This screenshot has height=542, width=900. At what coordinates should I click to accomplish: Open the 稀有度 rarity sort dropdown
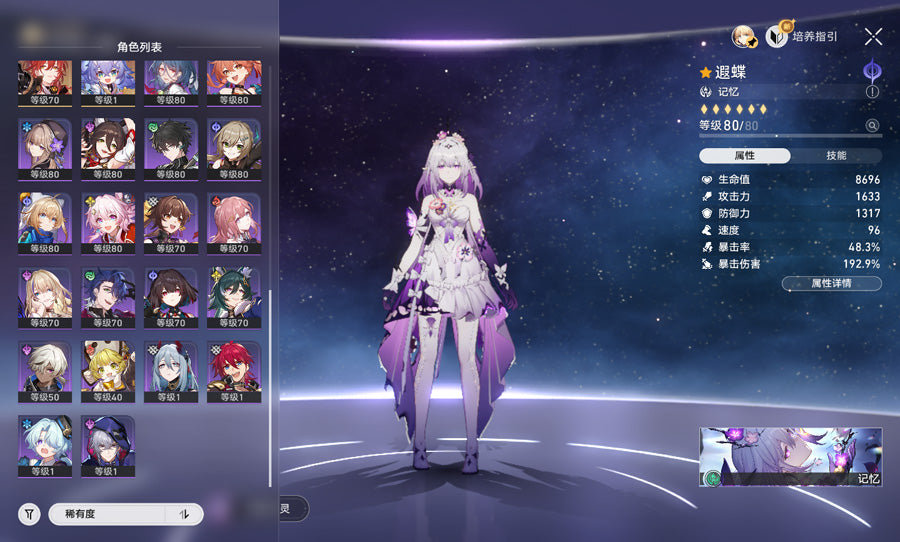tap(107, 514)
